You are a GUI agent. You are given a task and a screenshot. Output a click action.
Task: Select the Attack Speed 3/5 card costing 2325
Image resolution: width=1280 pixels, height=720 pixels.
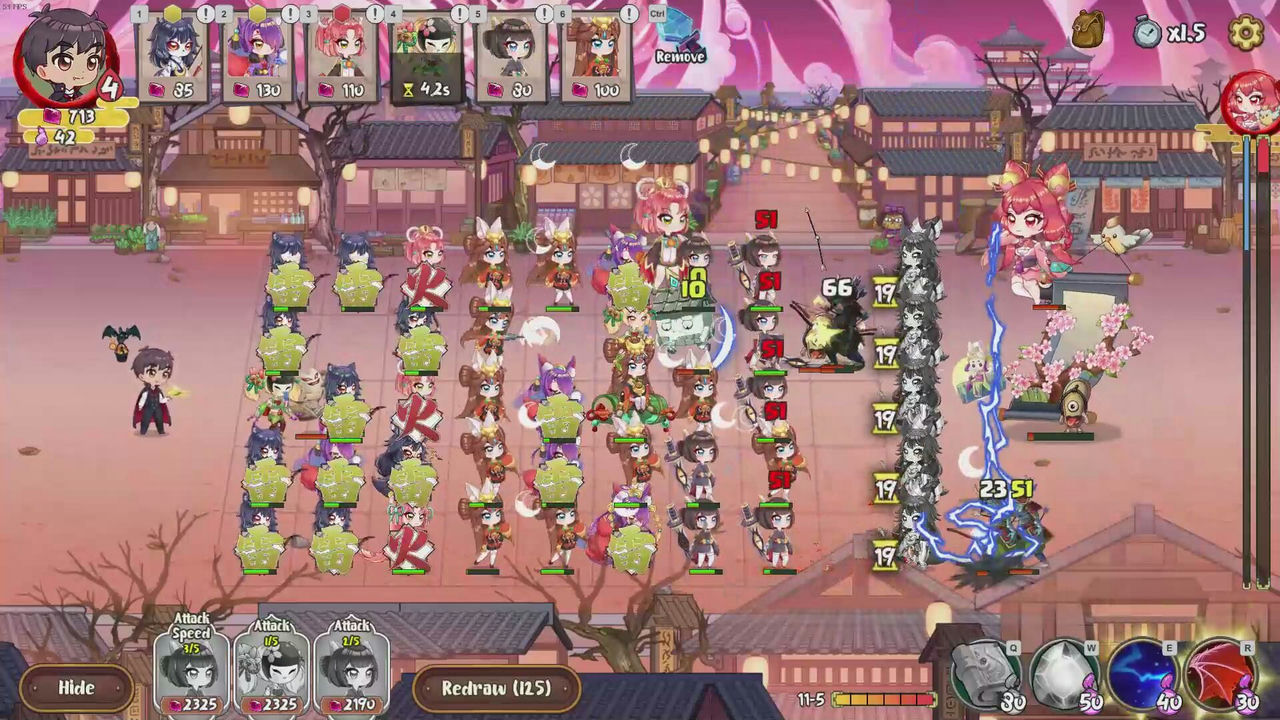click(190, 670)
